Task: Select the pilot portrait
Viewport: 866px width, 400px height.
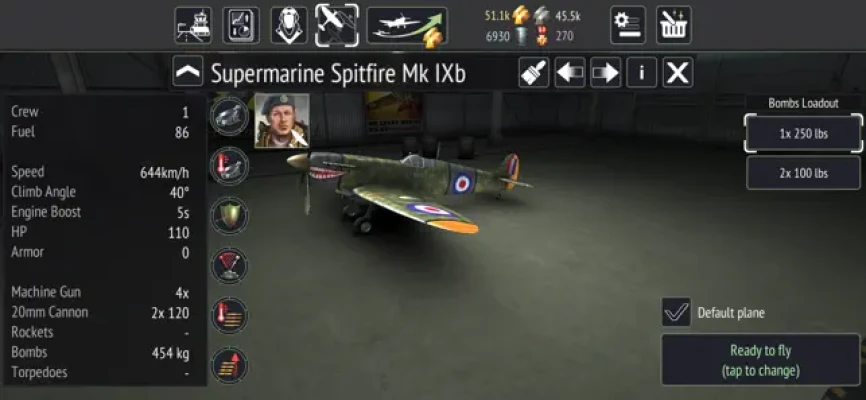Action: tap(281, 121)
